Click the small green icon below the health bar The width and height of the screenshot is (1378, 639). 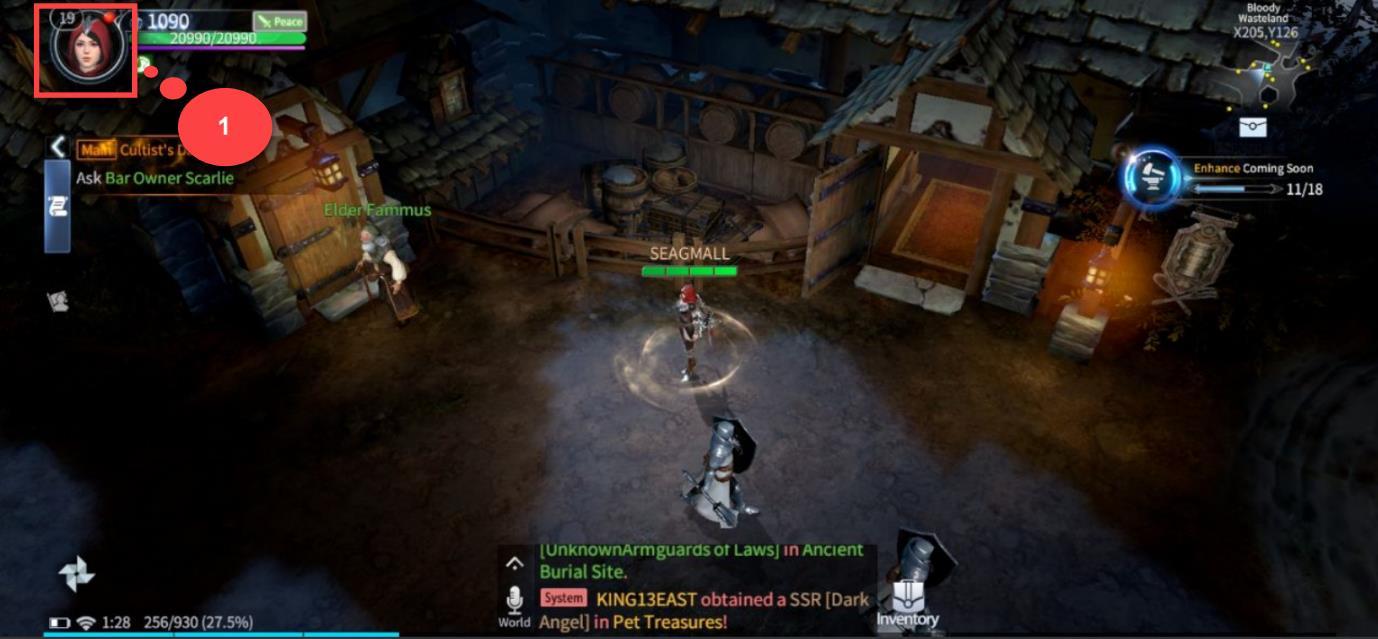pyautogui.click(x=144, y=64)
